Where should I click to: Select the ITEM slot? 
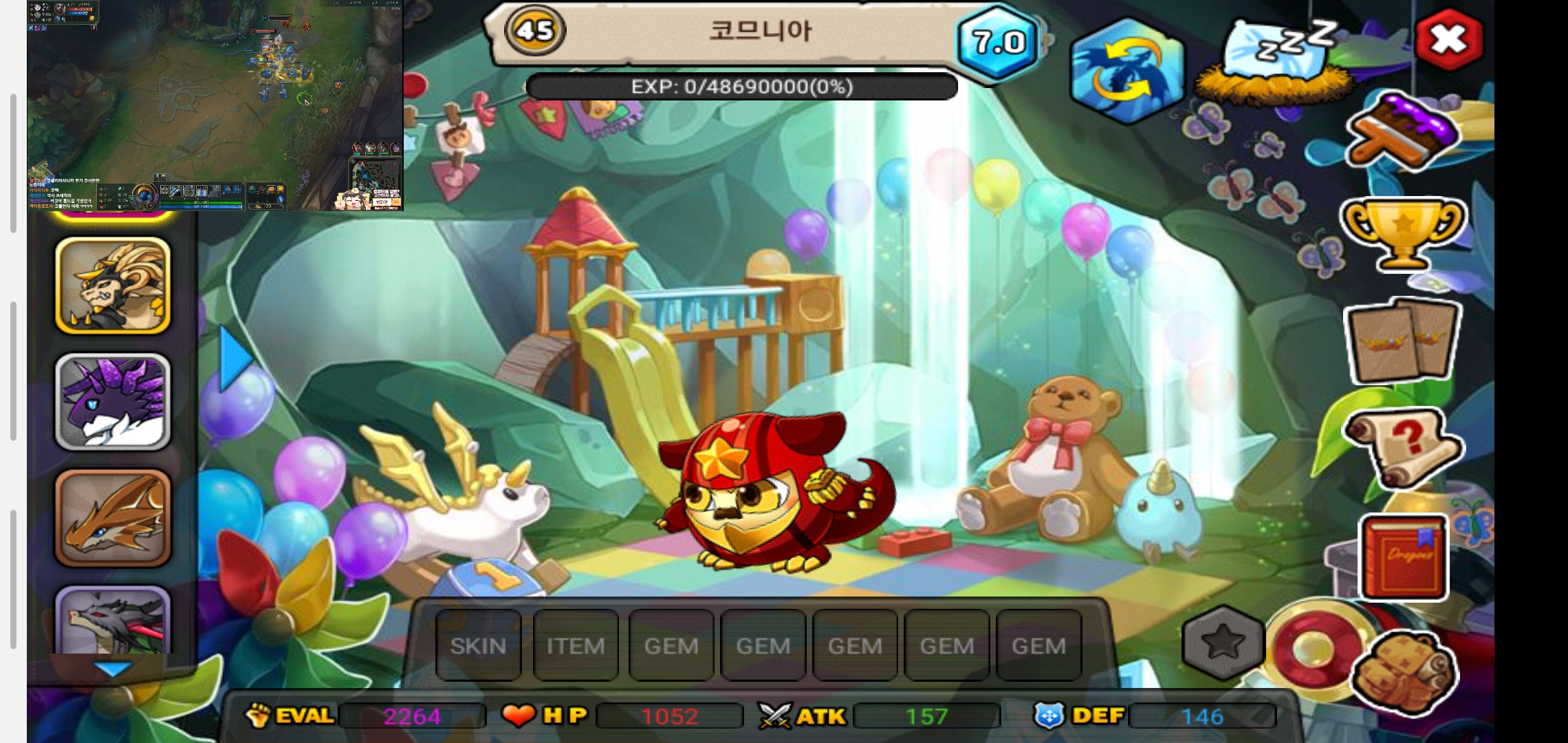point(575,645)
